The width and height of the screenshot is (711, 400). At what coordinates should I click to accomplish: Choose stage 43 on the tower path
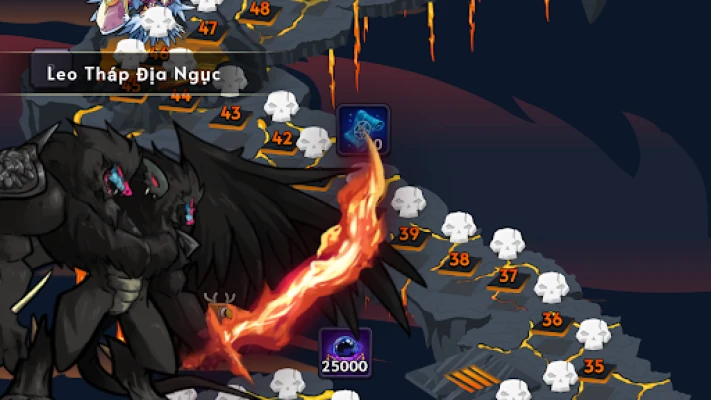[231, 114]
